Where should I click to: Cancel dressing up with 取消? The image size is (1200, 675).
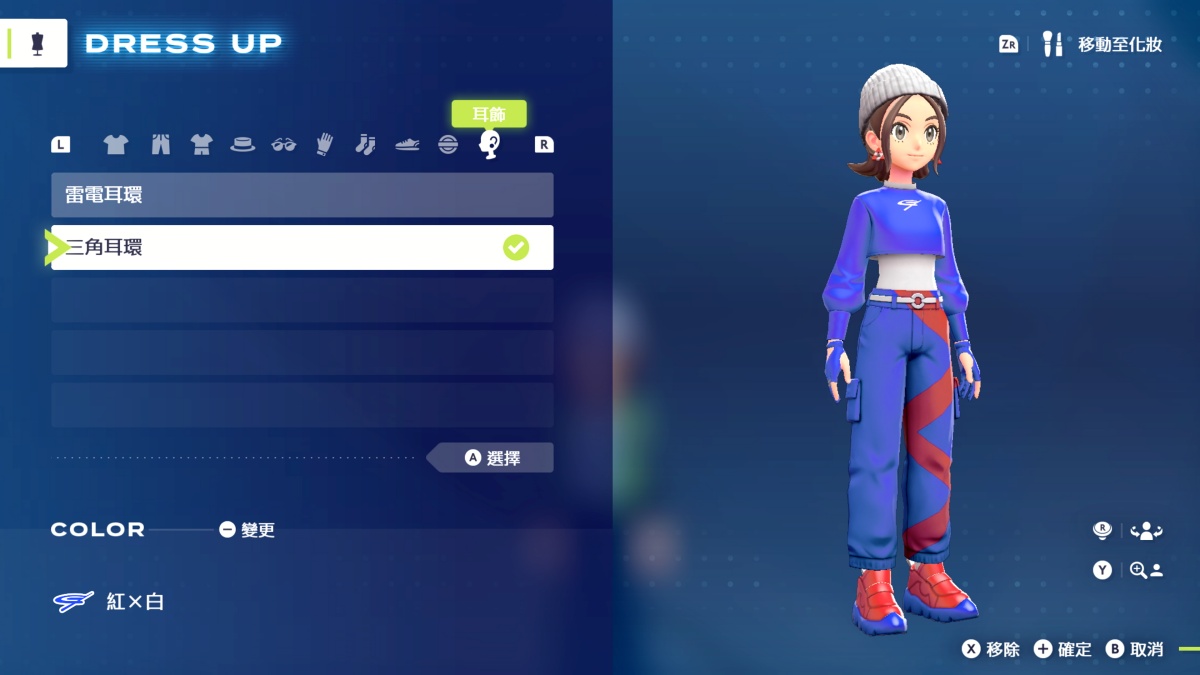pos(1135,649)
